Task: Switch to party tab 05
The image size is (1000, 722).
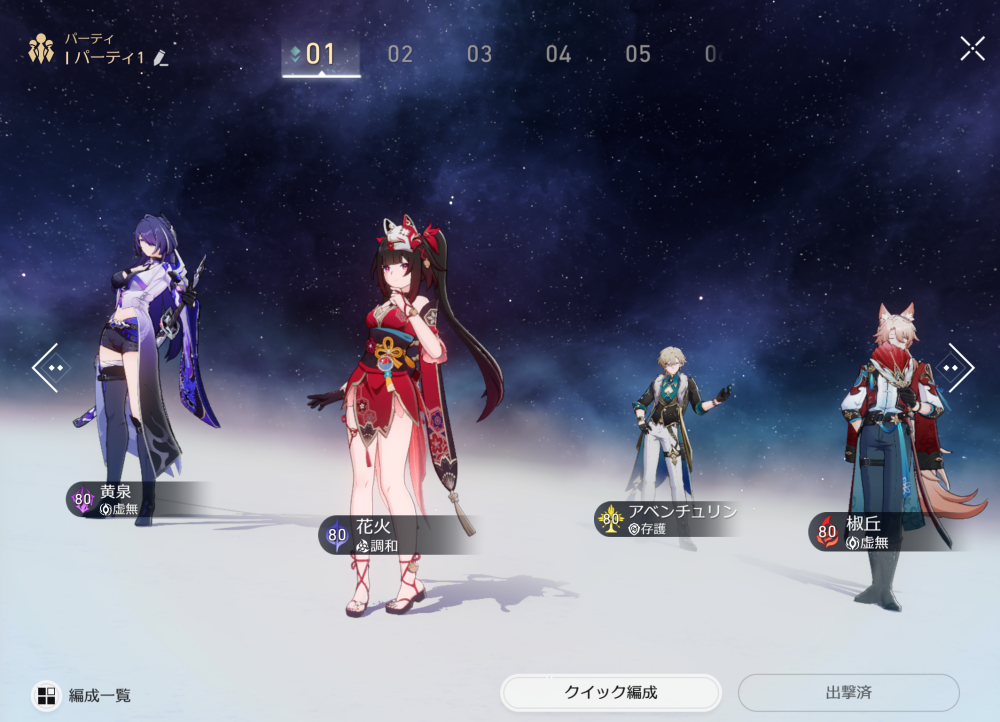Action: [x=638, y=54]
